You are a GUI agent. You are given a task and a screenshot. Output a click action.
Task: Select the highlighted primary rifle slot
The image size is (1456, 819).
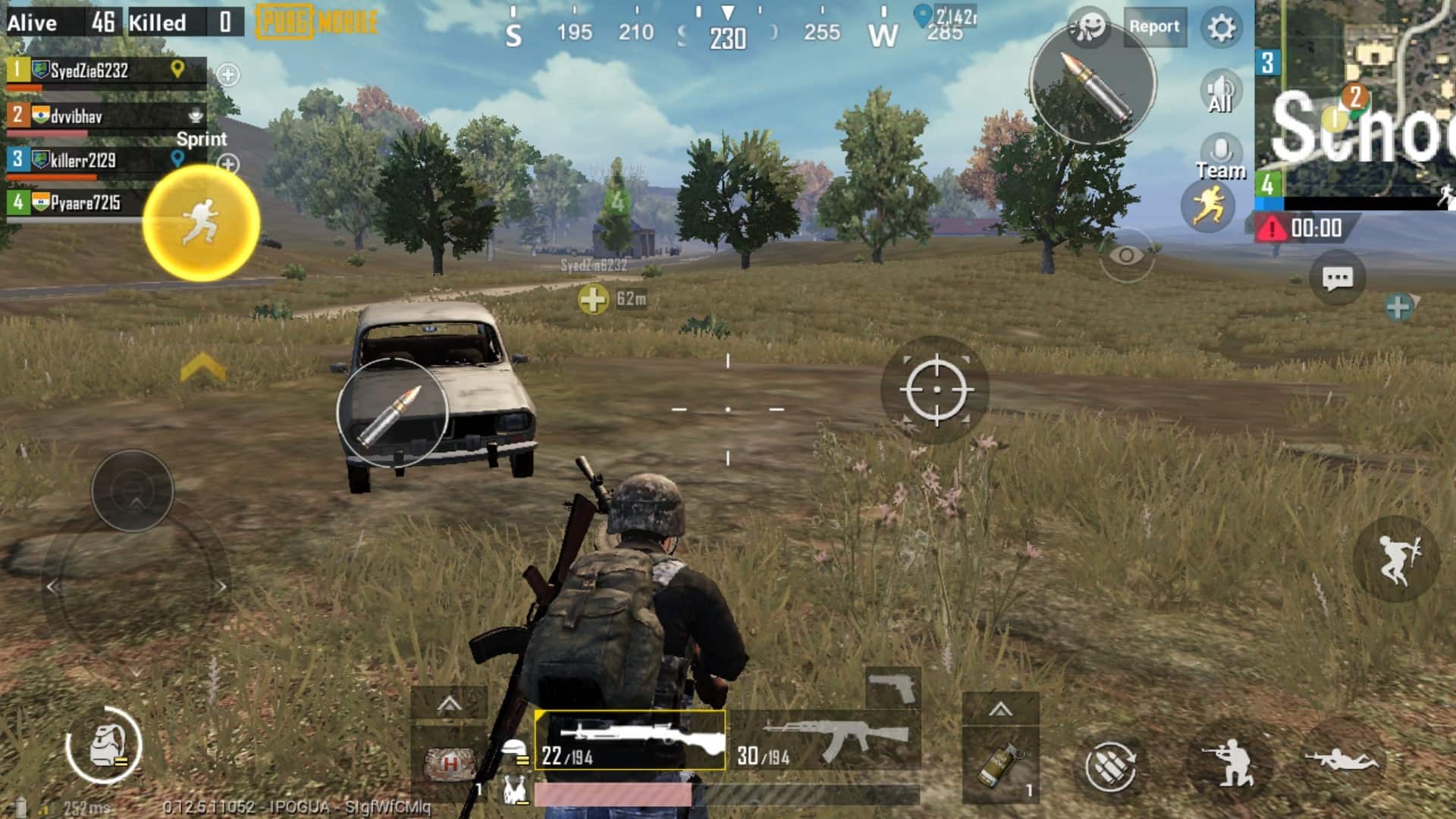629,740
